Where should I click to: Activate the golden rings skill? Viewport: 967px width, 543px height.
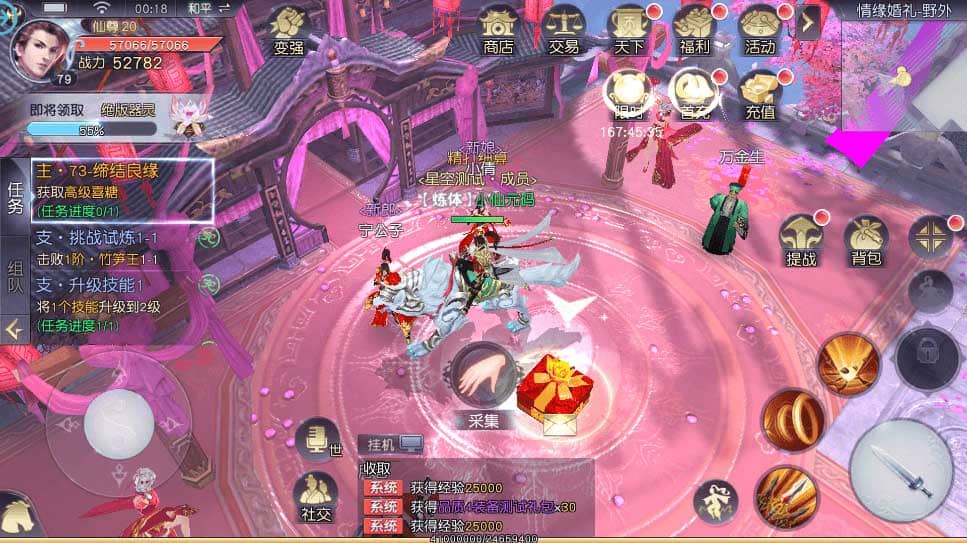[x=793, y=418]
